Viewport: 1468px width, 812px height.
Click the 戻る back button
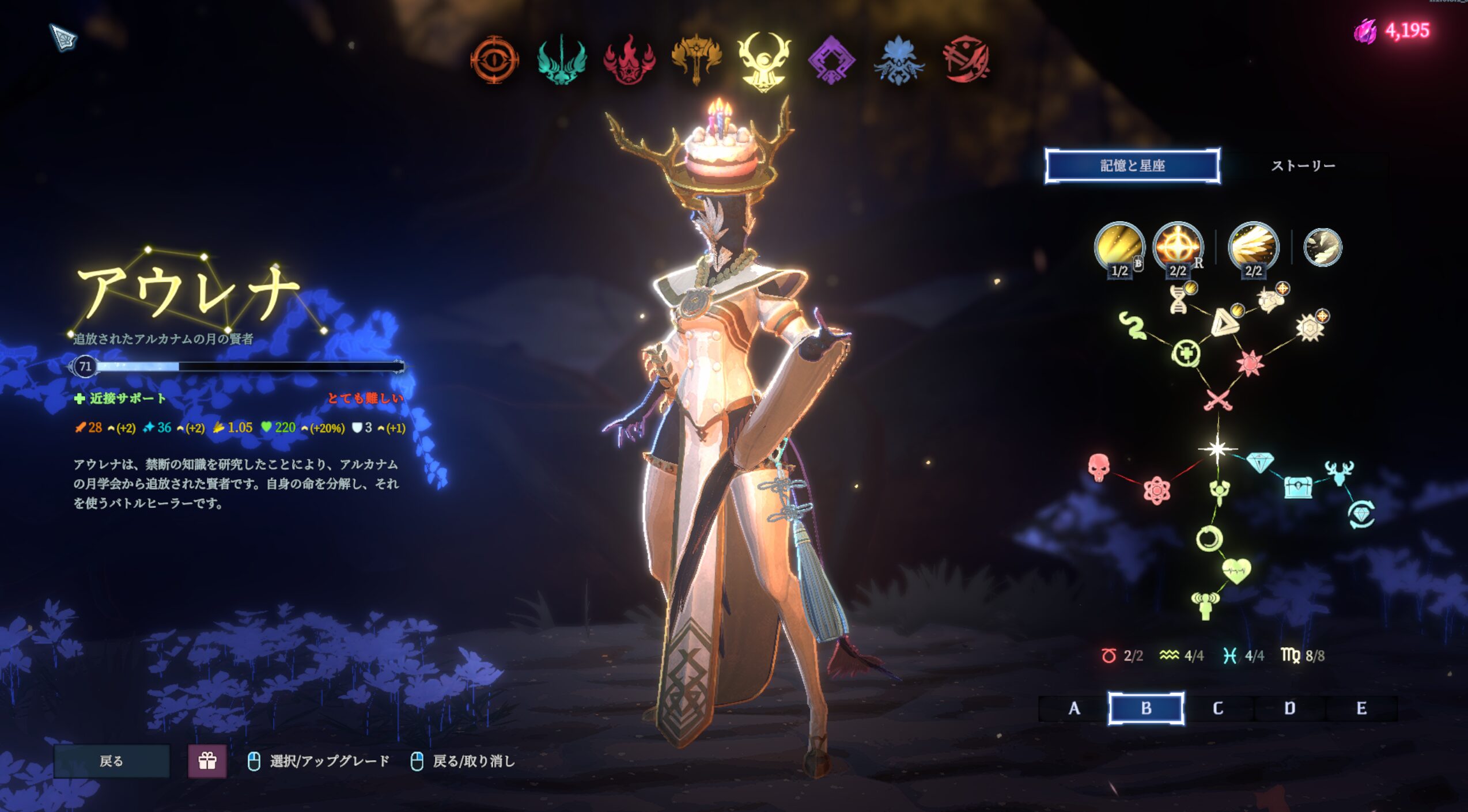point(112,761)
